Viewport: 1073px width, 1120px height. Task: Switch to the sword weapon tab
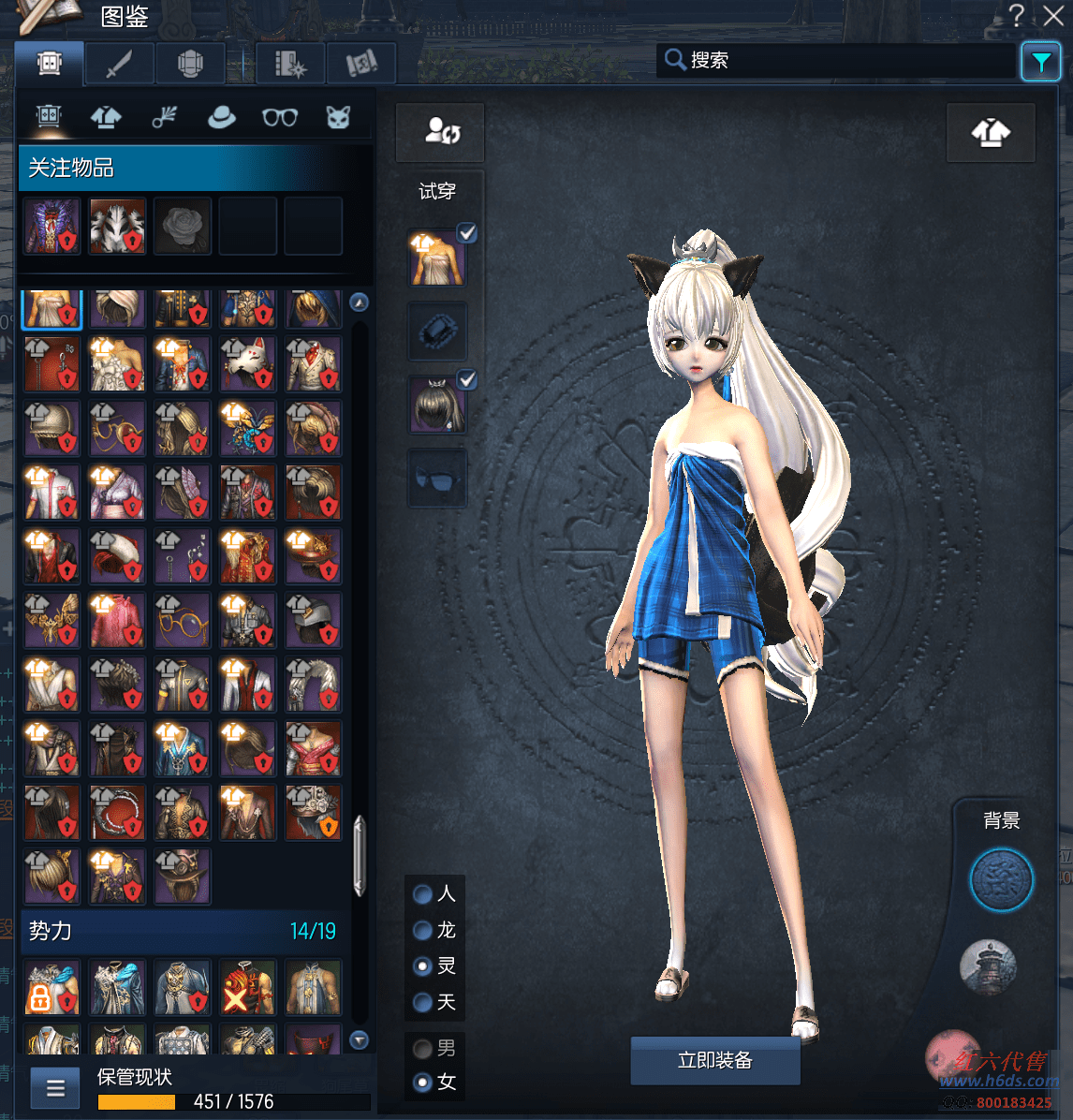tap(119, 65)
